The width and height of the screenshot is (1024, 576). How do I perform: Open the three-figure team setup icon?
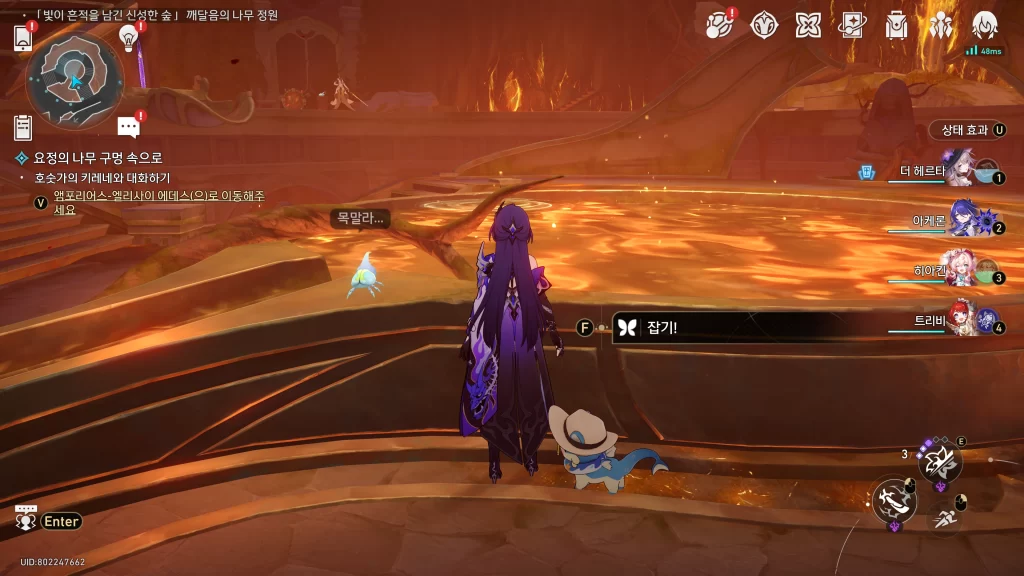[x=941, y=24]
